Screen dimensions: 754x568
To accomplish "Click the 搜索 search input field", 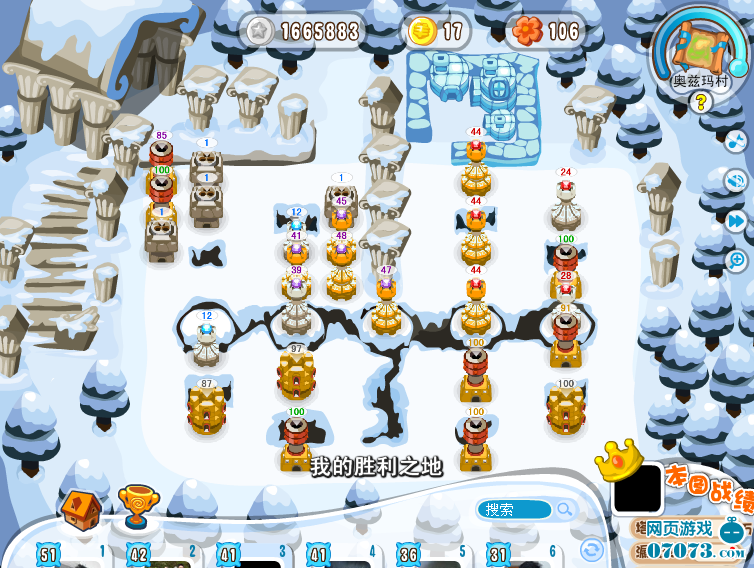I will coord(514,510).
